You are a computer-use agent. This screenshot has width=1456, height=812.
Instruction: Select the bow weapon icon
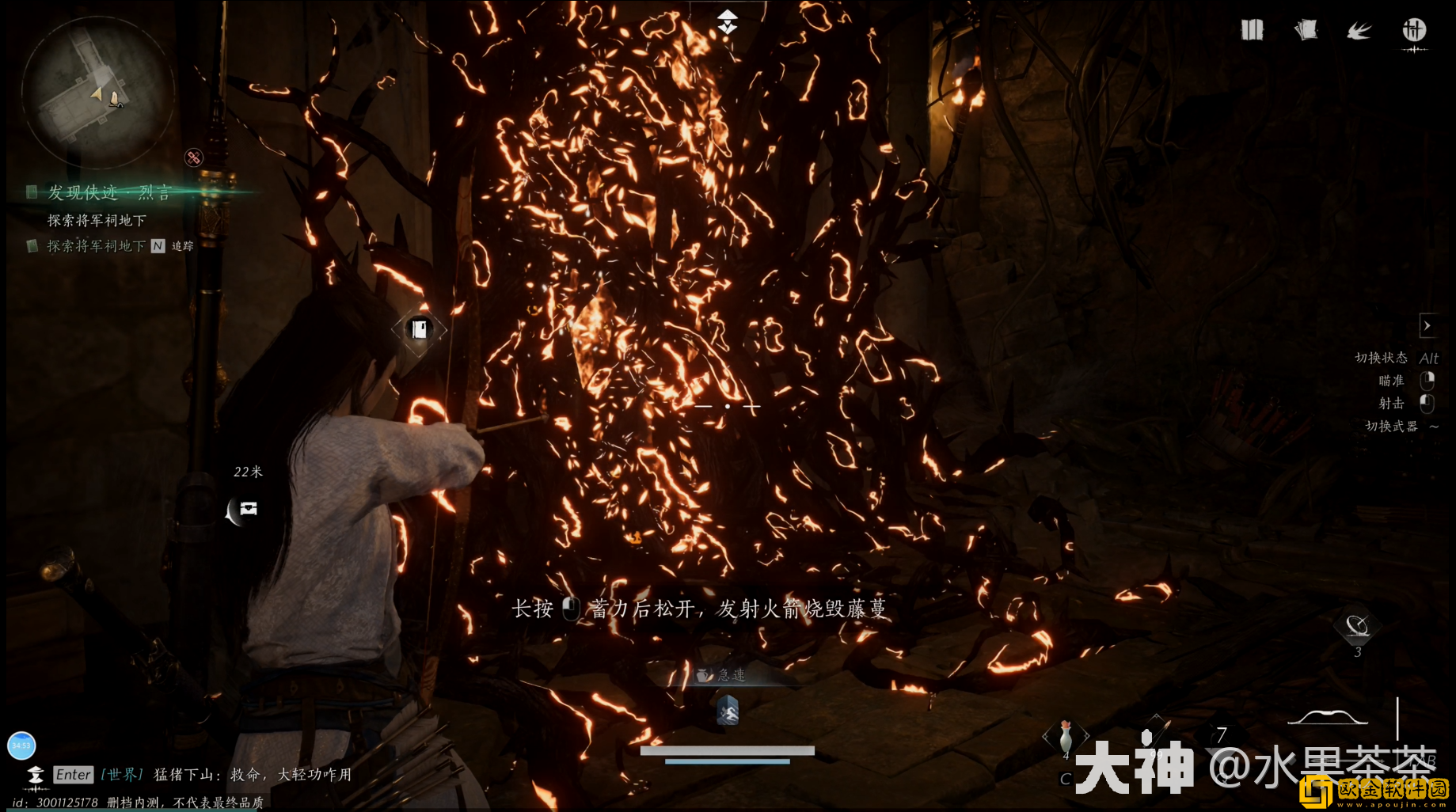[x=1328, y=718]
